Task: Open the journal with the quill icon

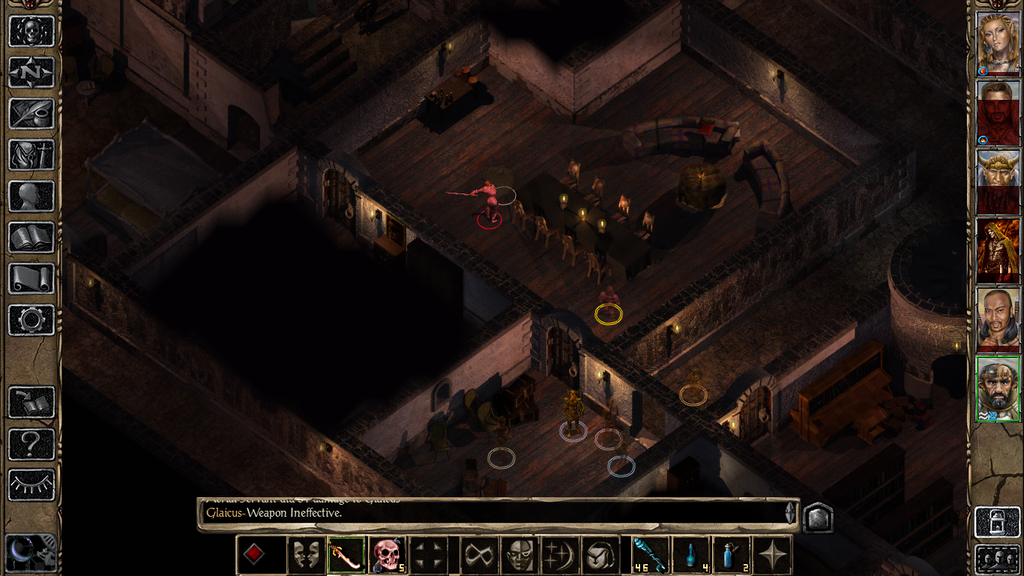Action: 31,113
